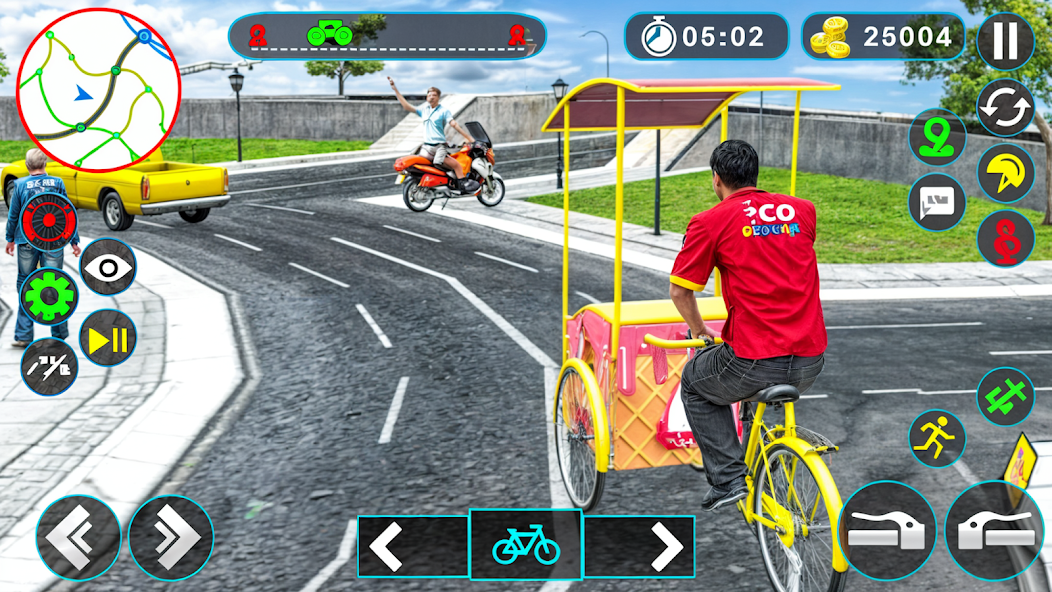
Task: Tap the accelerator pedal button
Action: (x=993, y=530)
